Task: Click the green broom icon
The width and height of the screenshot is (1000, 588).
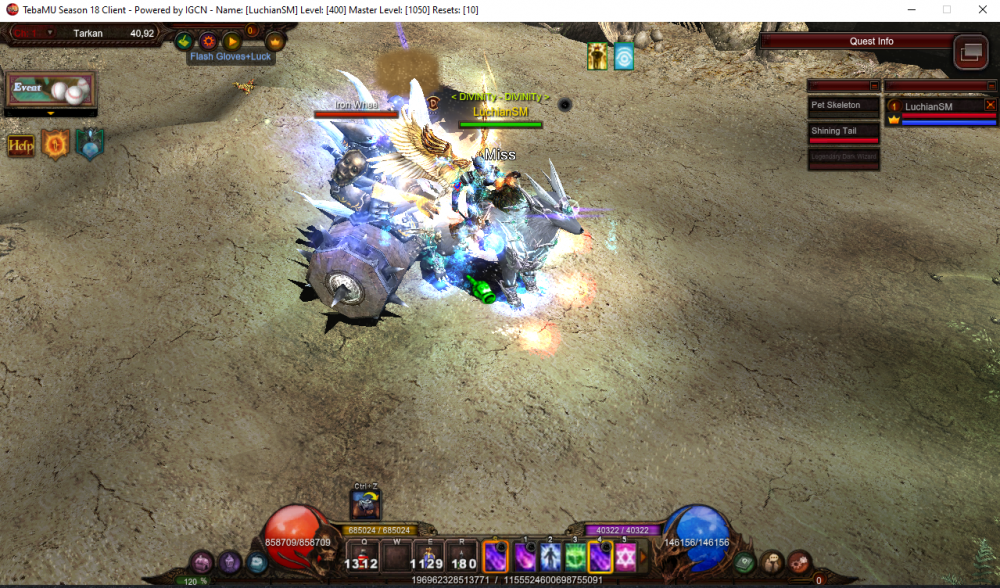Action: (184, 42)
